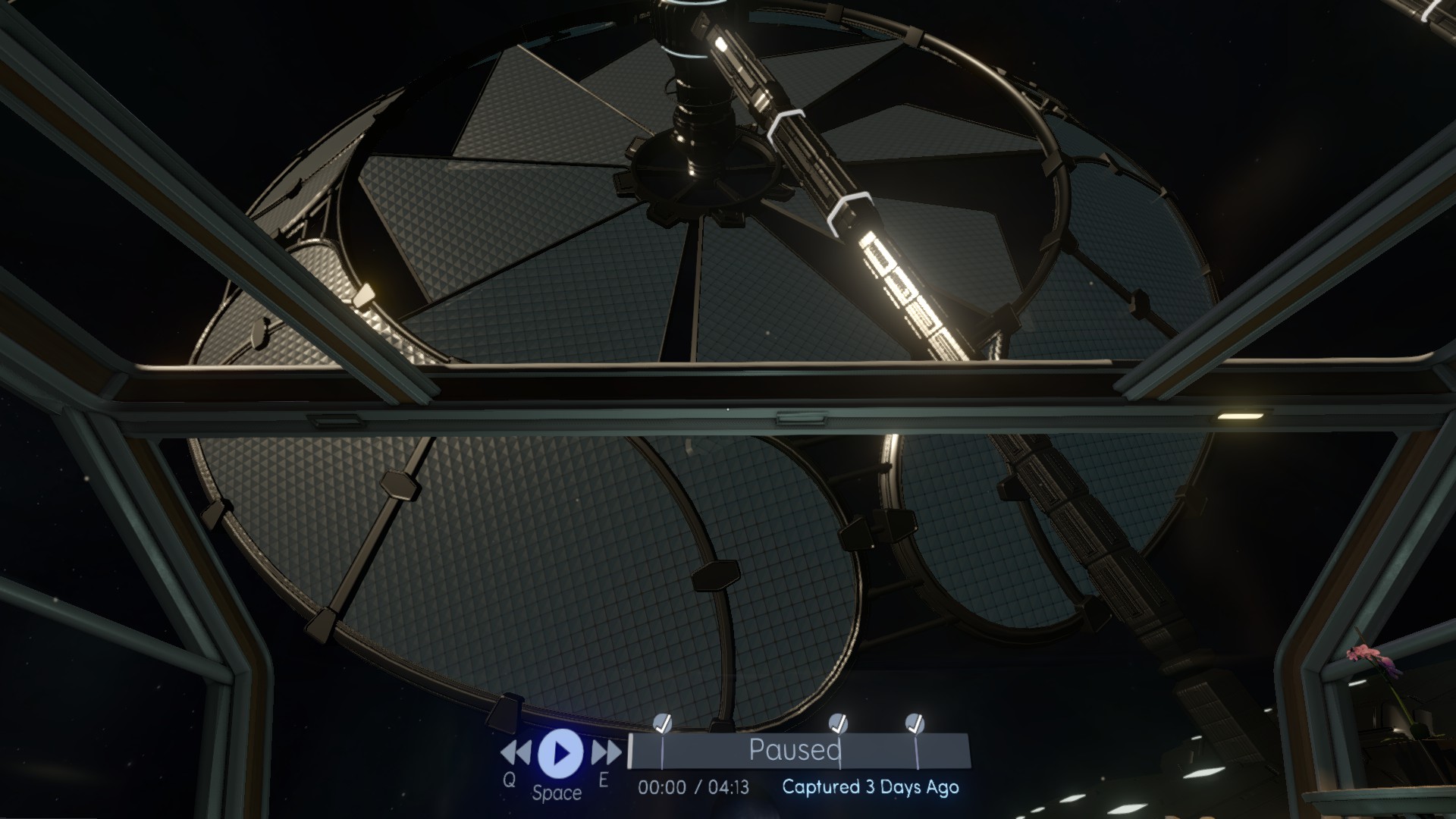Jump to the first checkmark timeline marker
1456x819 pixels.
tap(662, 724)
